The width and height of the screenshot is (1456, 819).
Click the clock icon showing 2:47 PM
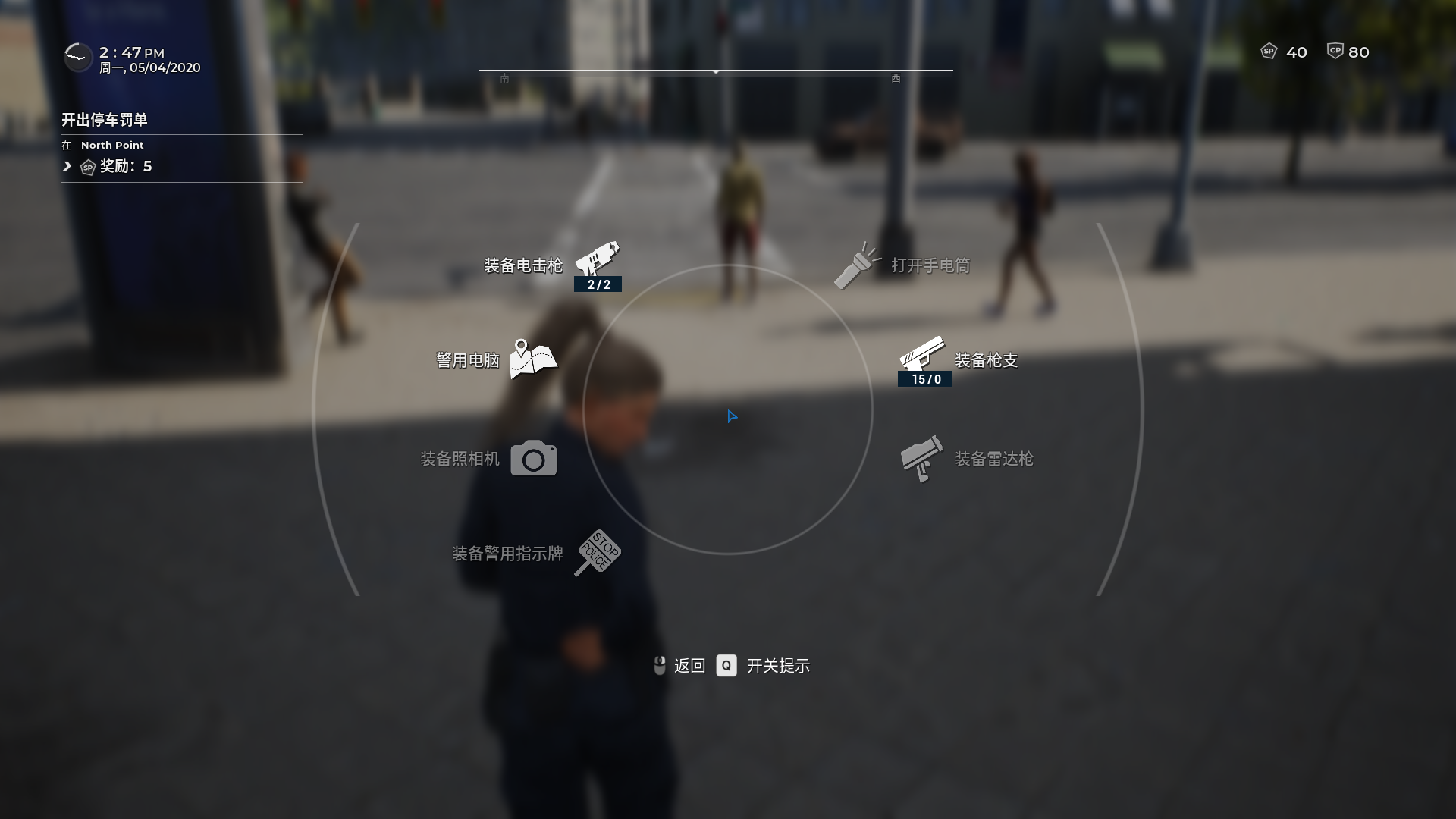[x=78, y=57]
